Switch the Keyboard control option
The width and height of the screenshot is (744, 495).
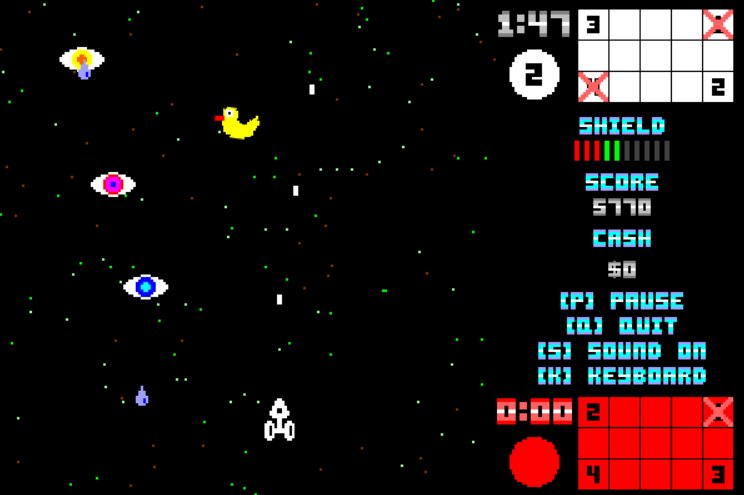click(621, 376)
